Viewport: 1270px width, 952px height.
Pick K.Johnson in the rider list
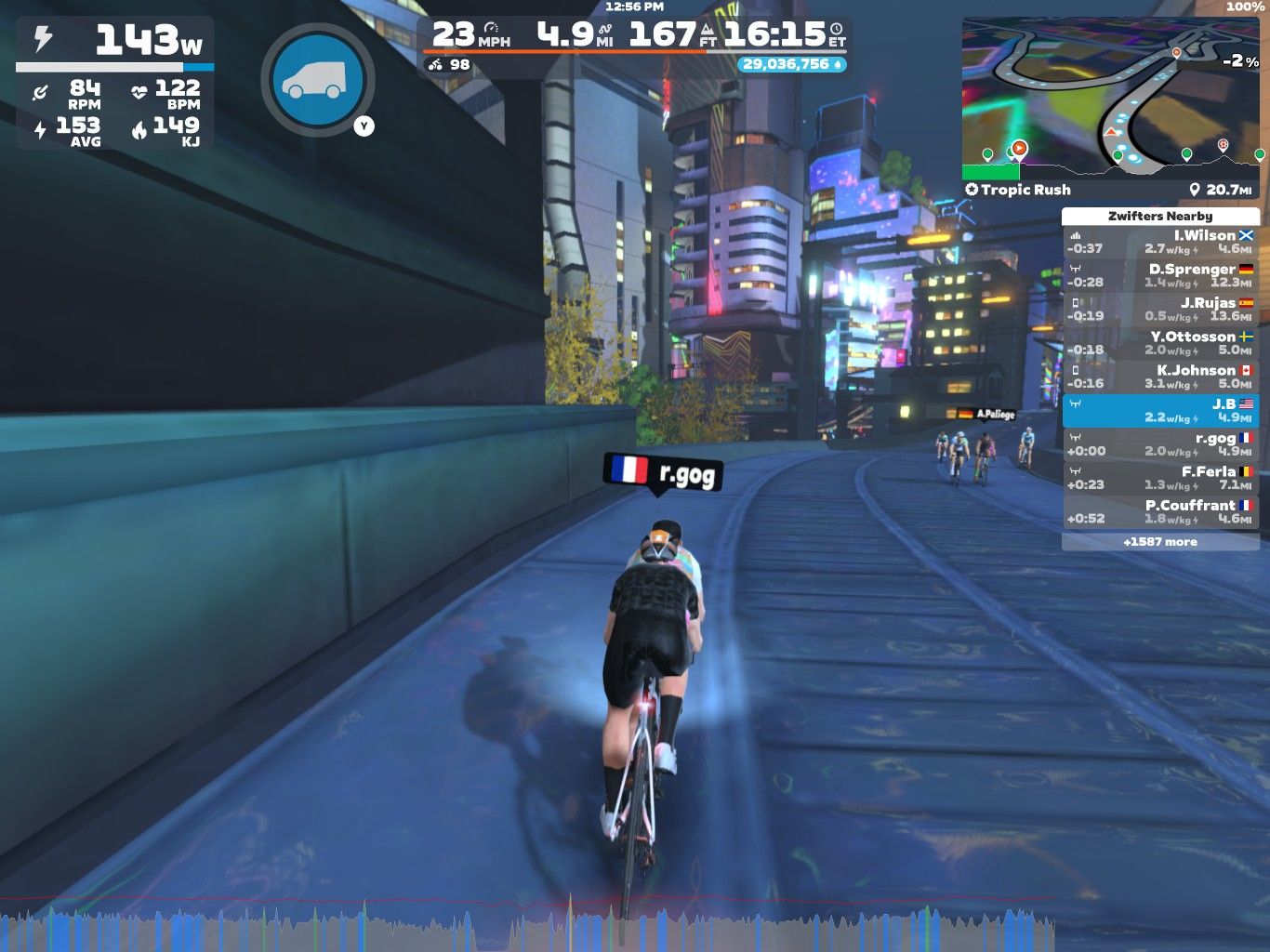coord(1160,377)
